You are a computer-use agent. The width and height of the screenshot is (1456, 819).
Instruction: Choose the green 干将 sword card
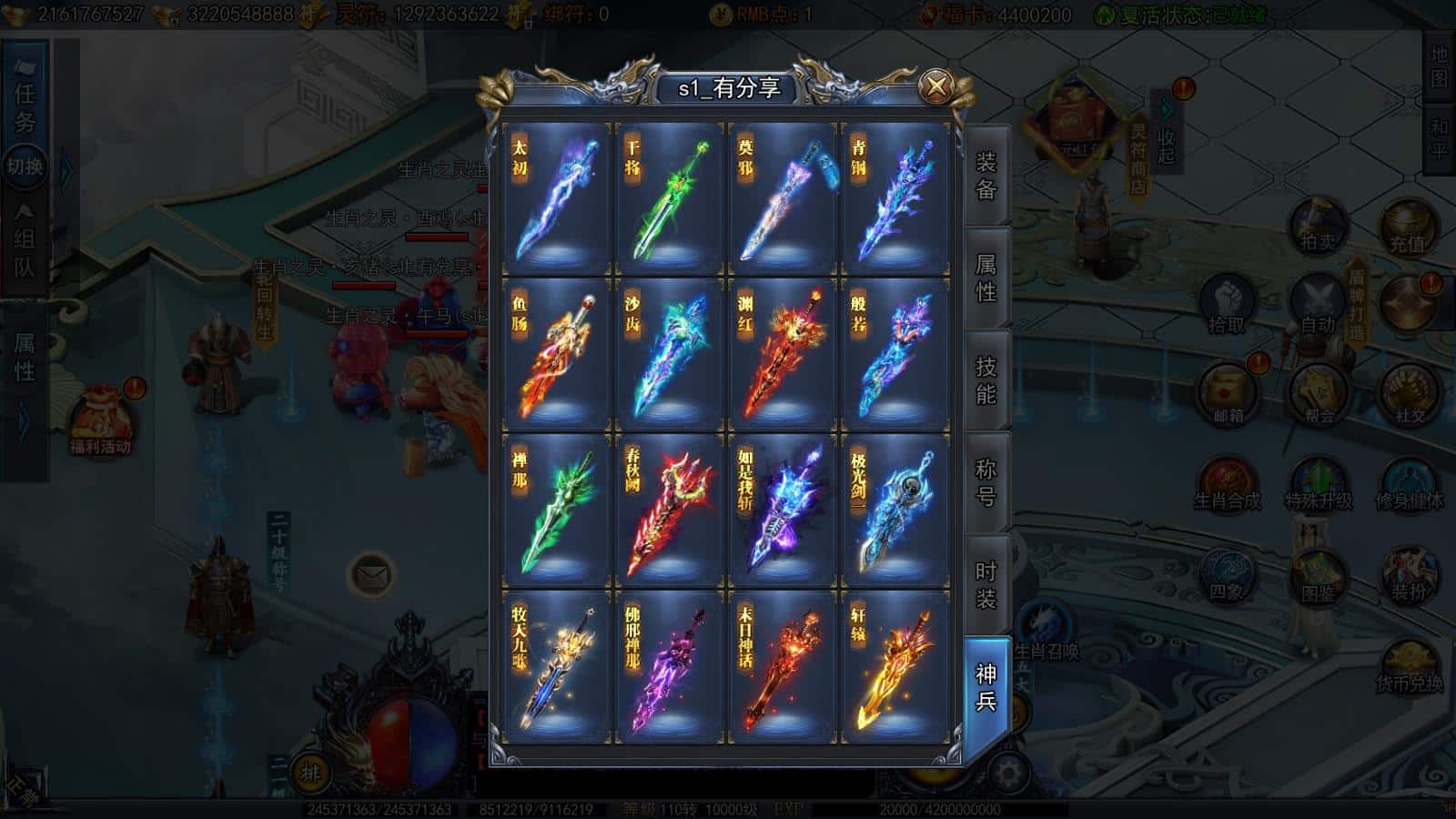669,199
